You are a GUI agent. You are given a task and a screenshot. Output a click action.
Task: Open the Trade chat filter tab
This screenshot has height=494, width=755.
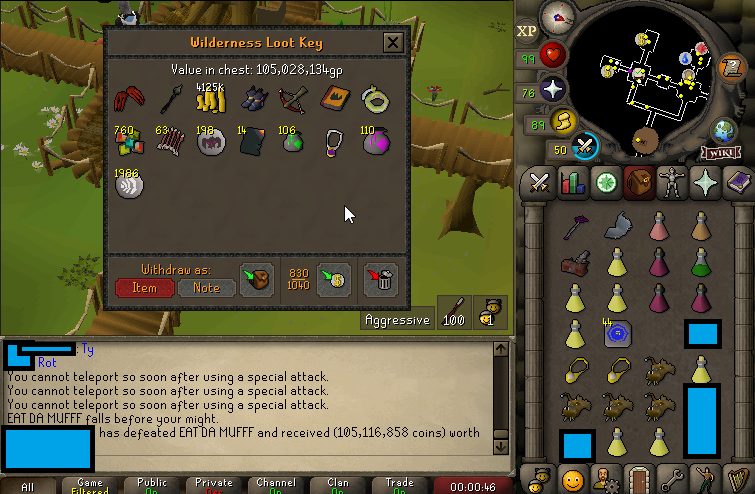pyautogui.click(x=399, y=485)
